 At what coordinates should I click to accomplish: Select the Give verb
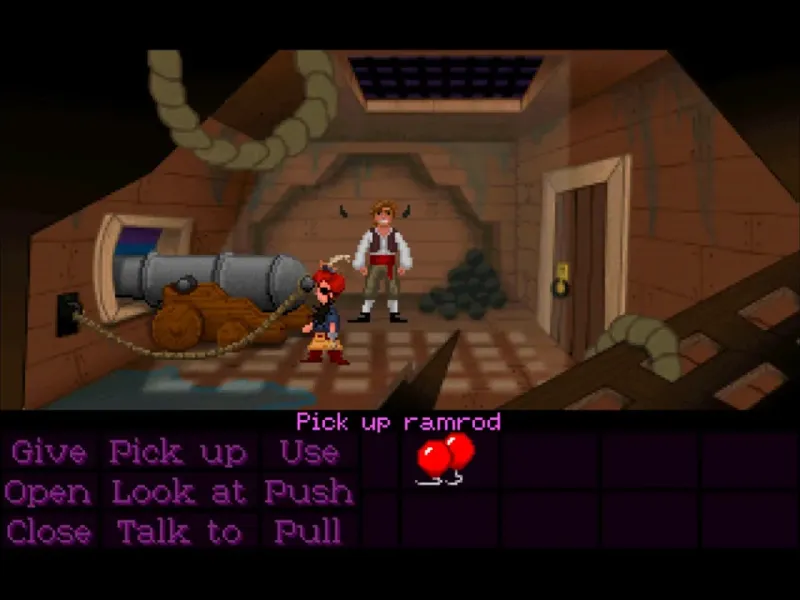48,453
